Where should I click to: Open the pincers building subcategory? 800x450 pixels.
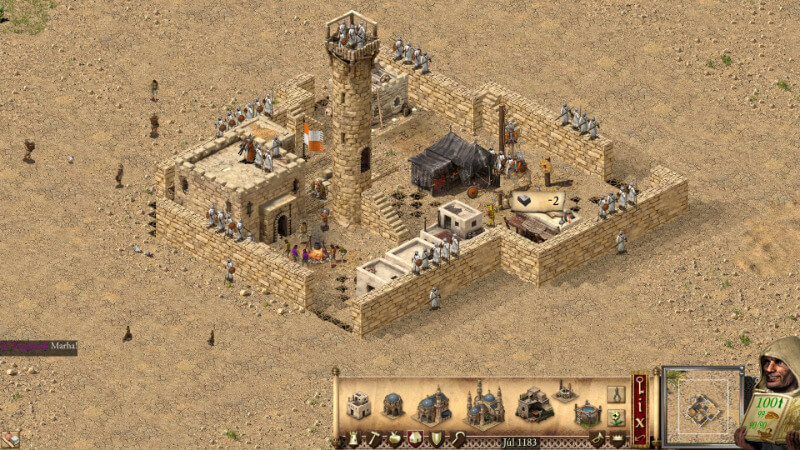pyautogui.click(x=616, y=394)
